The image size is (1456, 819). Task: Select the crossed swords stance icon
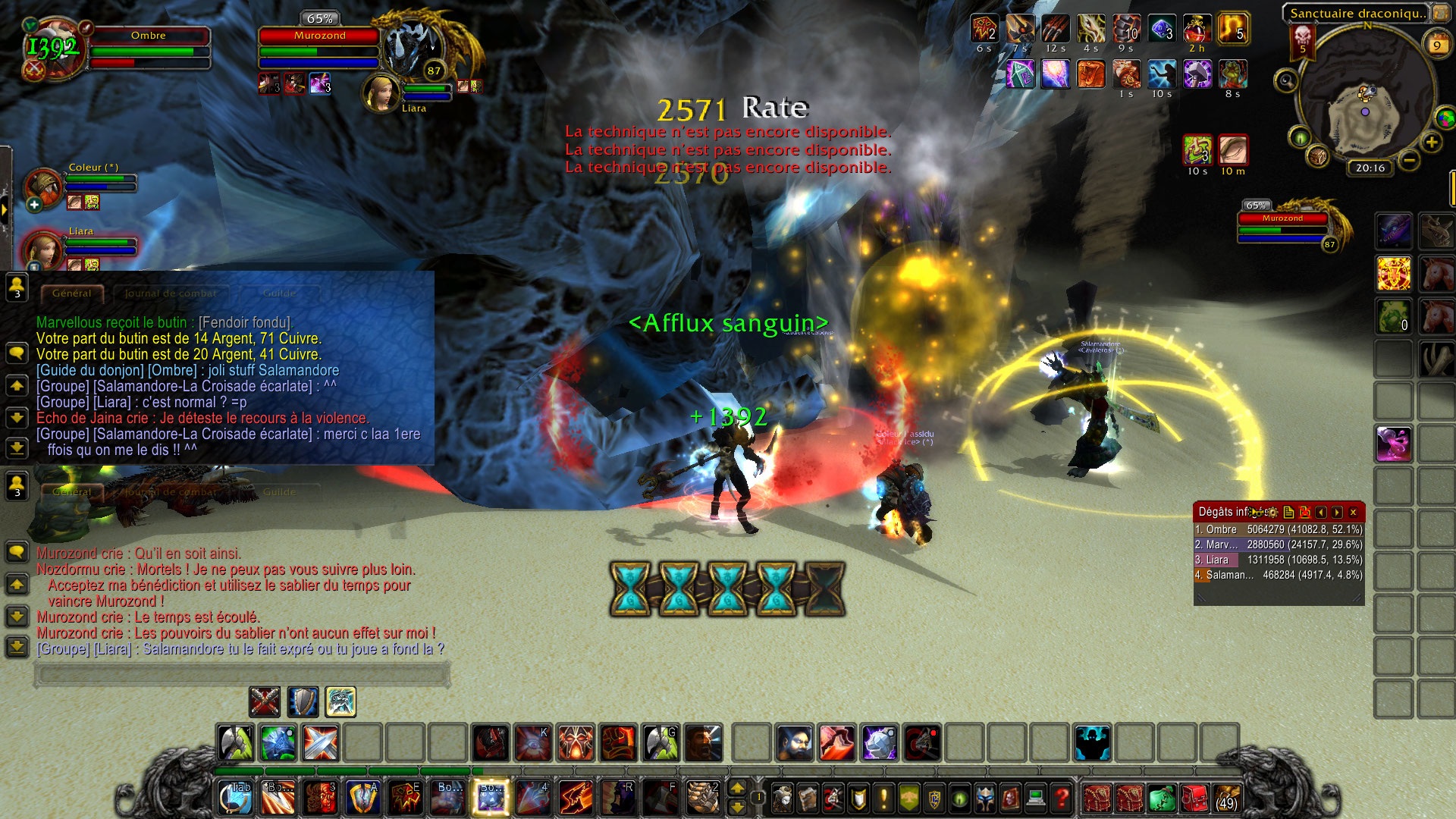265,702
